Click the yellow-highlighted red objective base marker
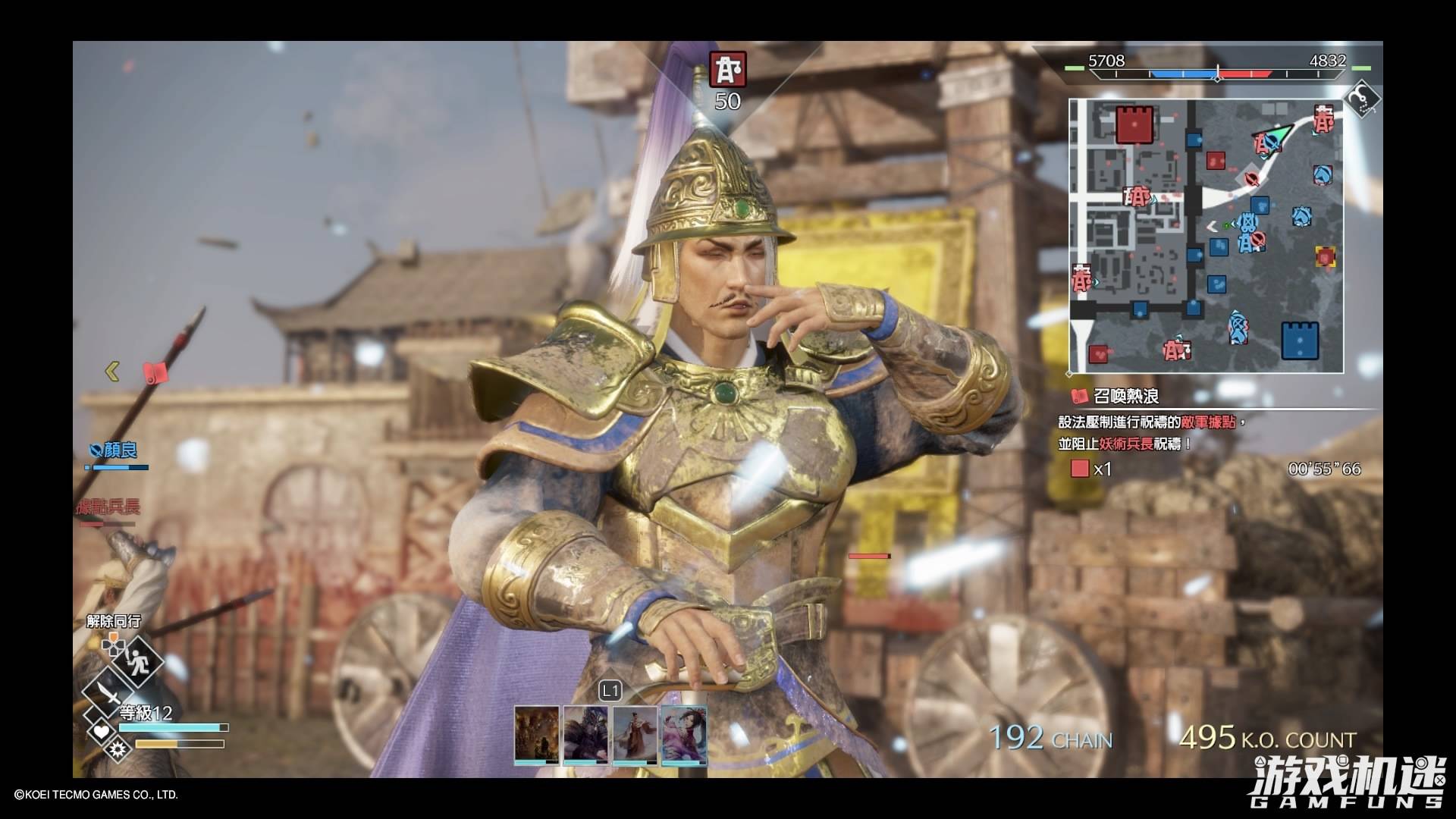Viewport: 1456px width, 819px height. 1325,257
